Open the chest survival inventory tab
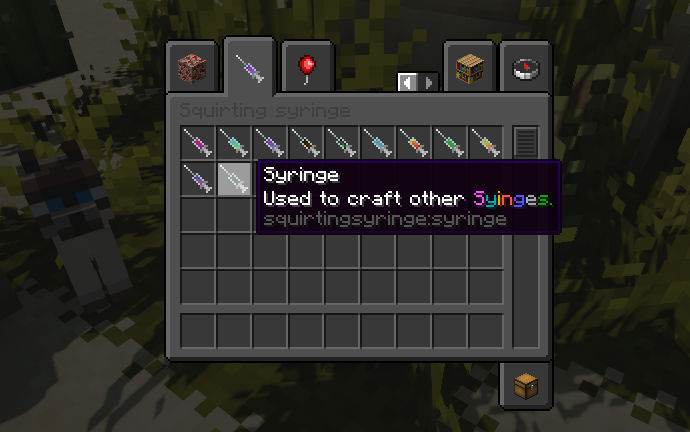 pyautogui.click(x=525, y=385)
